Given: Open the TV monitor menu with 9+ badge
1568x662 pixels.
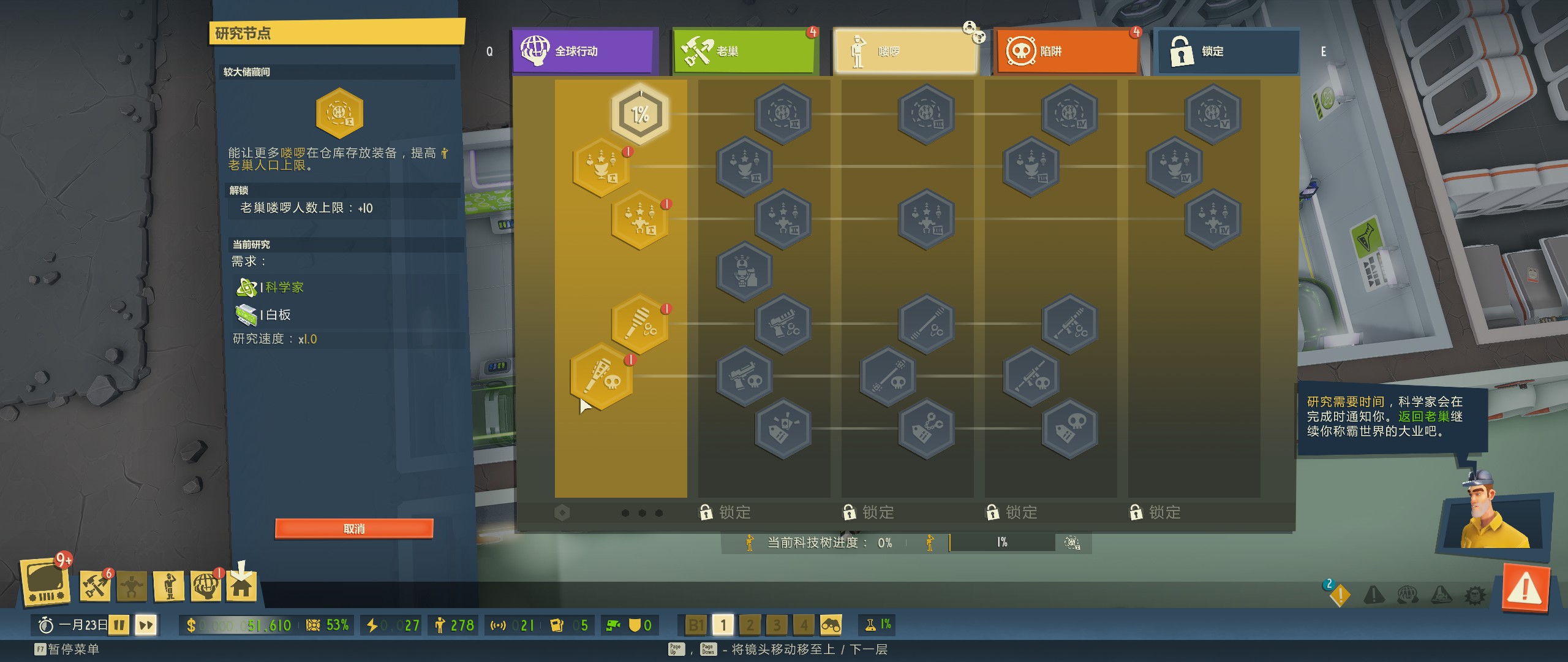Looking at the screenshot, I should [45, 582].
